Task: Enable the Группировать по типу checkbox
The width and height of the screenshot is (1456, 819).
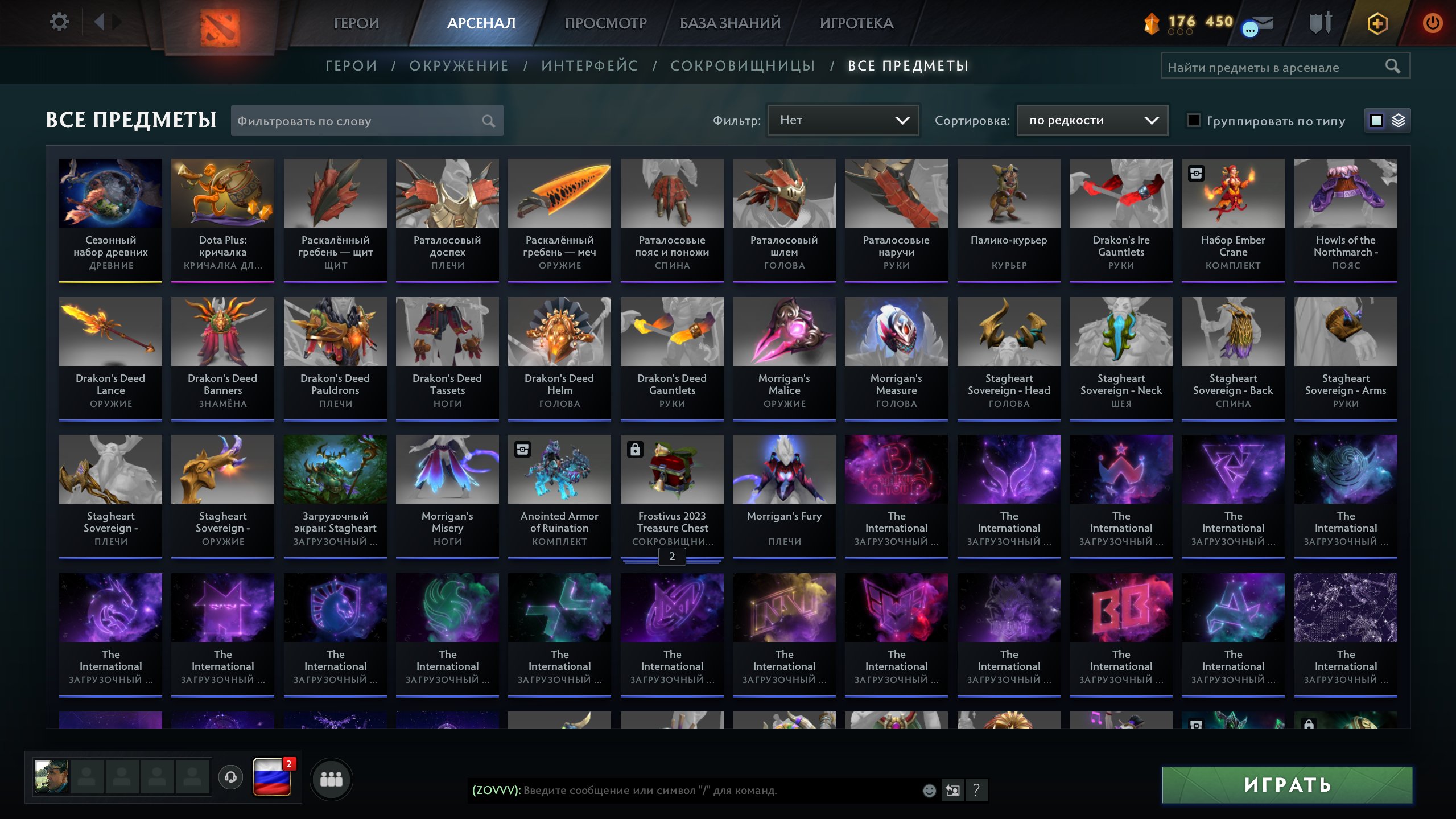Action: click(x=1193, y=121)
